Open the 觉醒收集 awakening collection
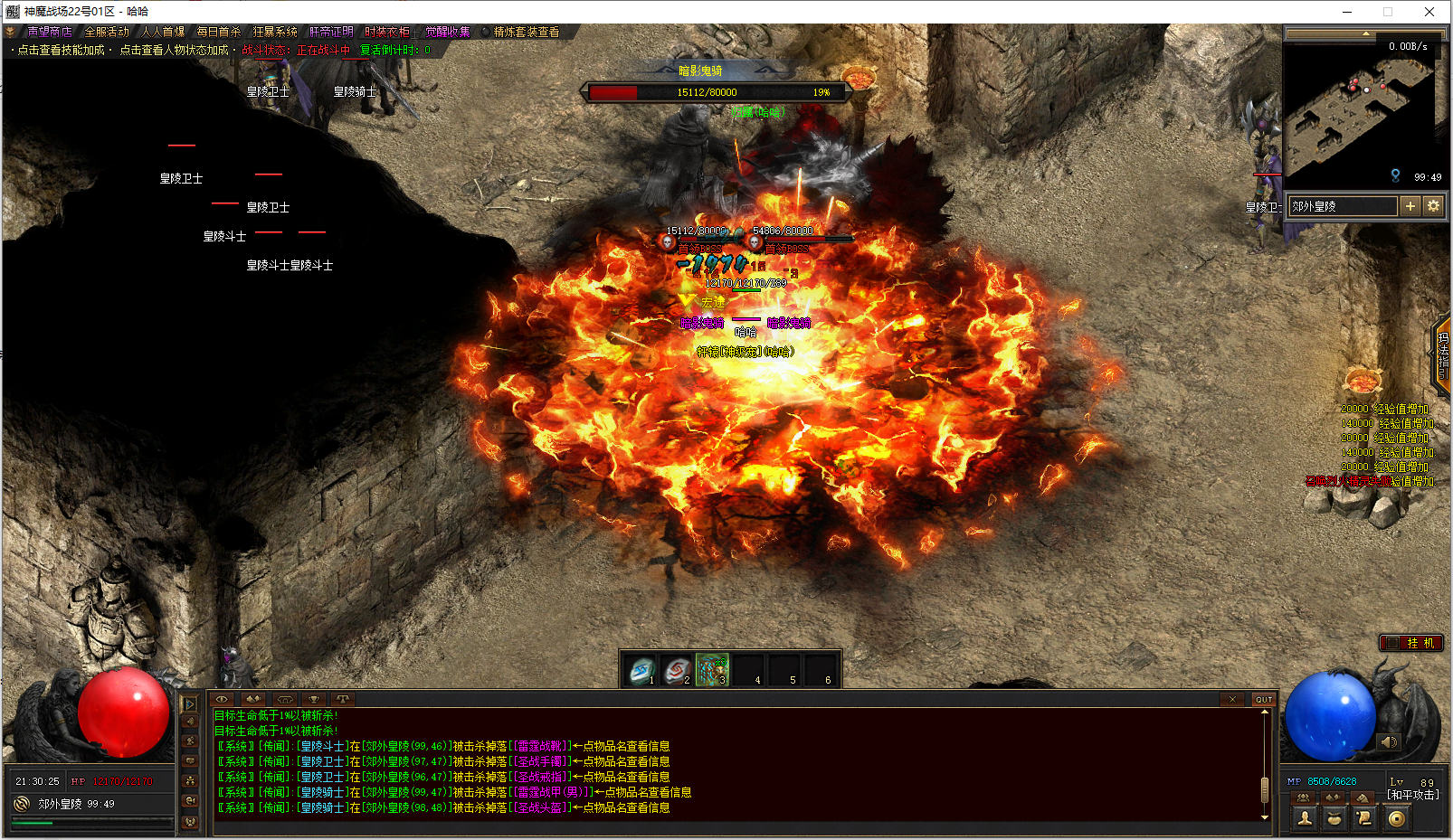1453x840 pixels. click(448, 32)
